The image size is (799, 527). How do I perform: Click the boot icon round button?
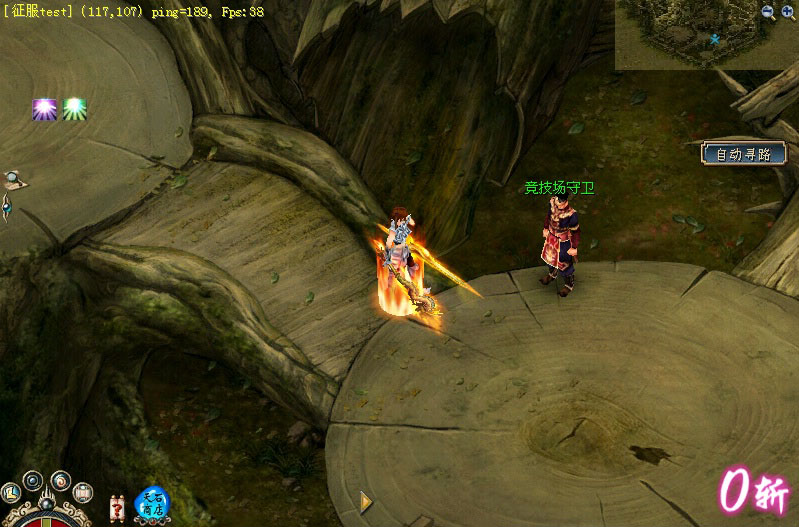coord(10,492)
